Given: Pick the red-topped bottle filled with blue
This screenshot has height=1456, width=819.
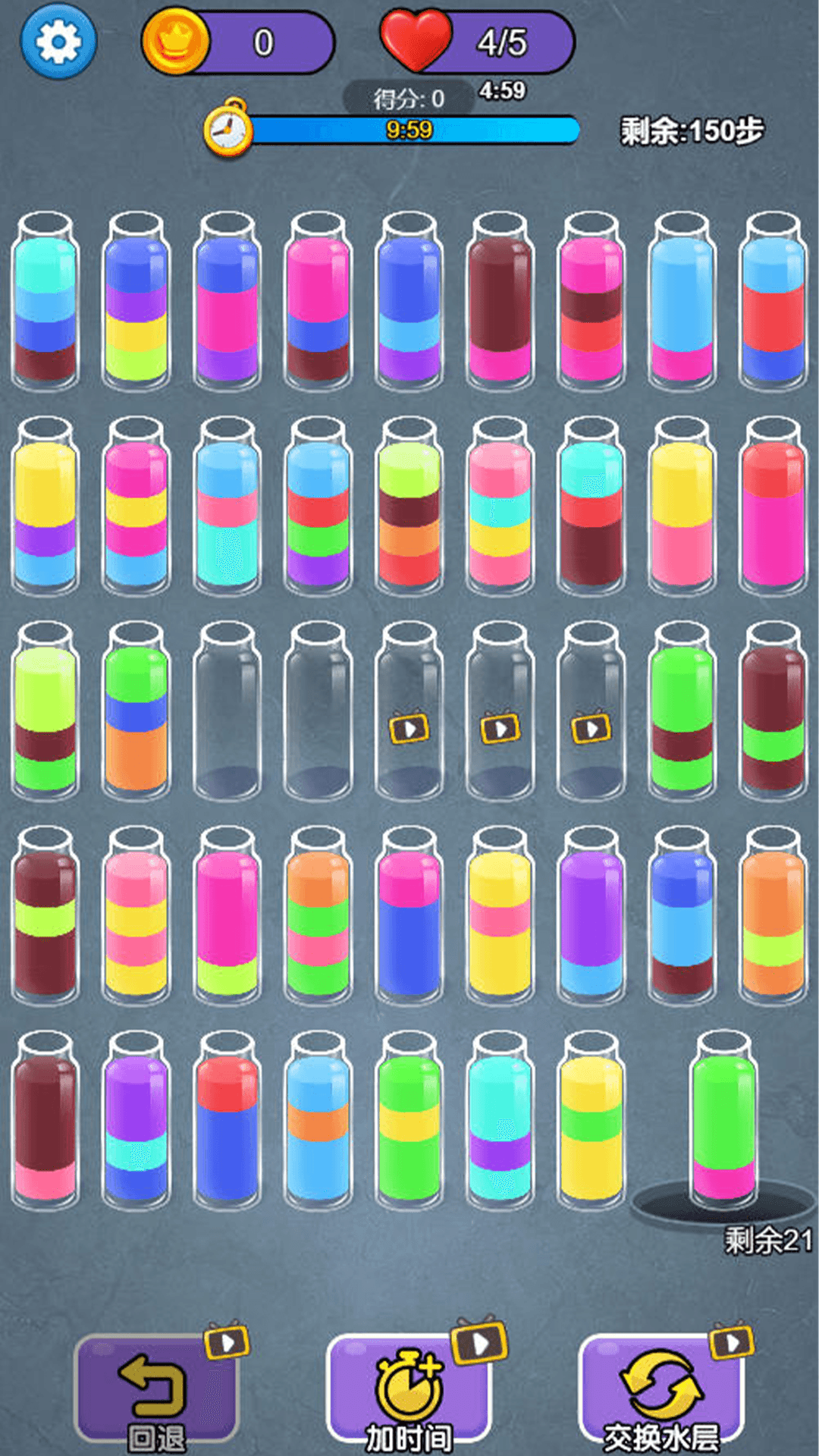Looking at the screenshot, I should click(x=227, y=1122).
